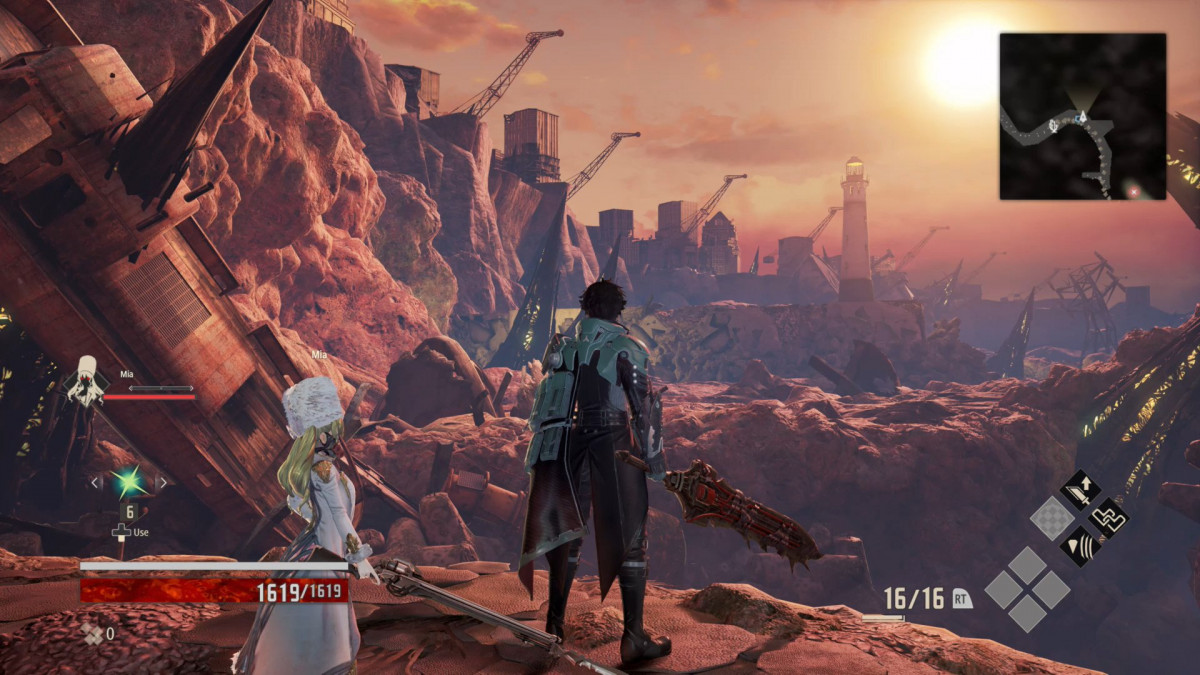
Task: Select the checkered empty gift slot
Action: pos(1052,518)
